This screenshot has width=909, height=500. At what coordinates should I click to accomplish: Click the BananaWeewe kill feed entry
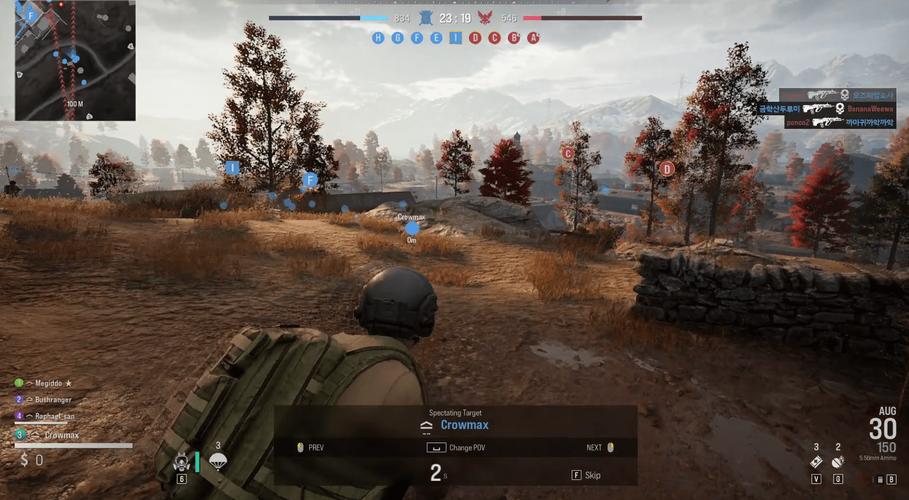pyautogui.click(x=842, y=108)
